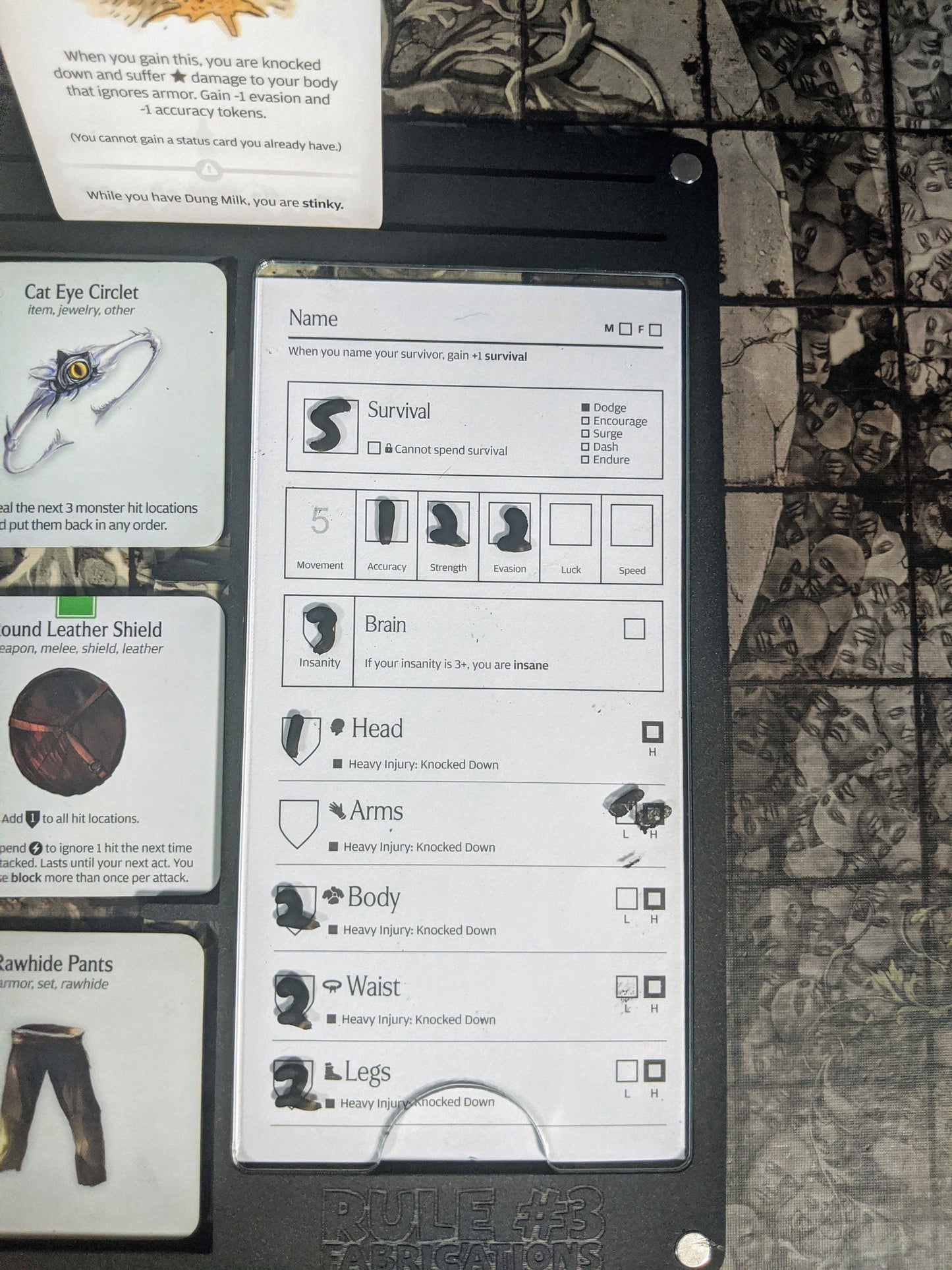
Task: Click the Survival value box
Action: [x=331, y=425]
